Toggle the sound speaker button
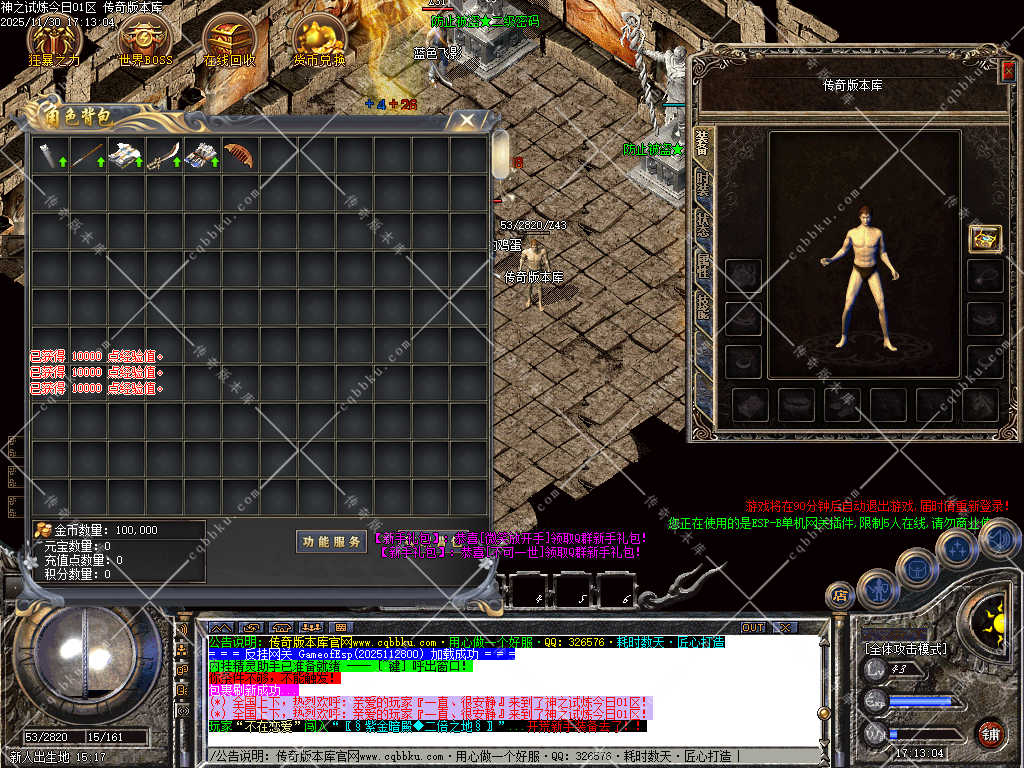 pos(997,540)
